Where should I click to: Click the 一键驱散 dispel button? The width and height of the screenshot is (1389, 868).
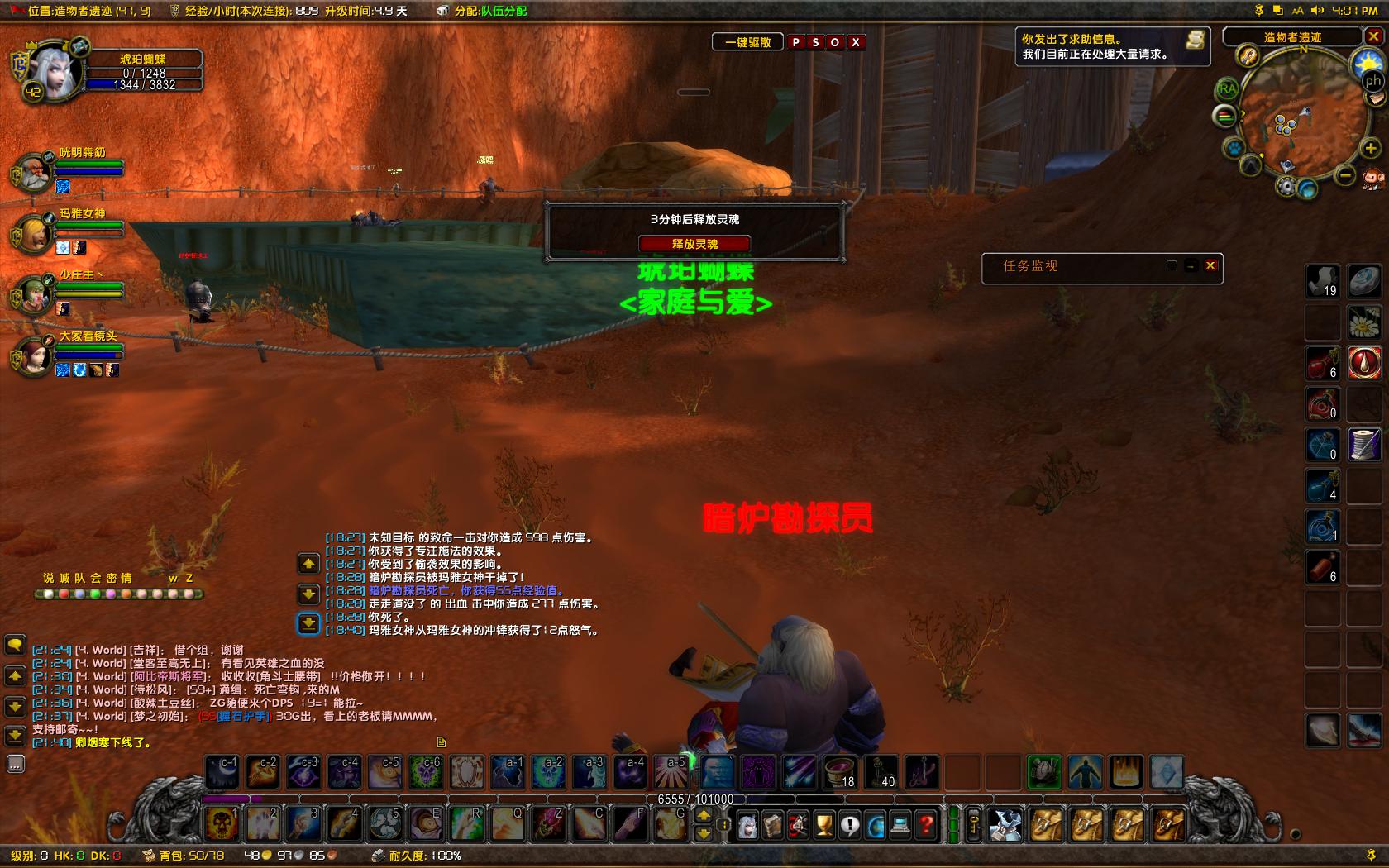[747, 41]
